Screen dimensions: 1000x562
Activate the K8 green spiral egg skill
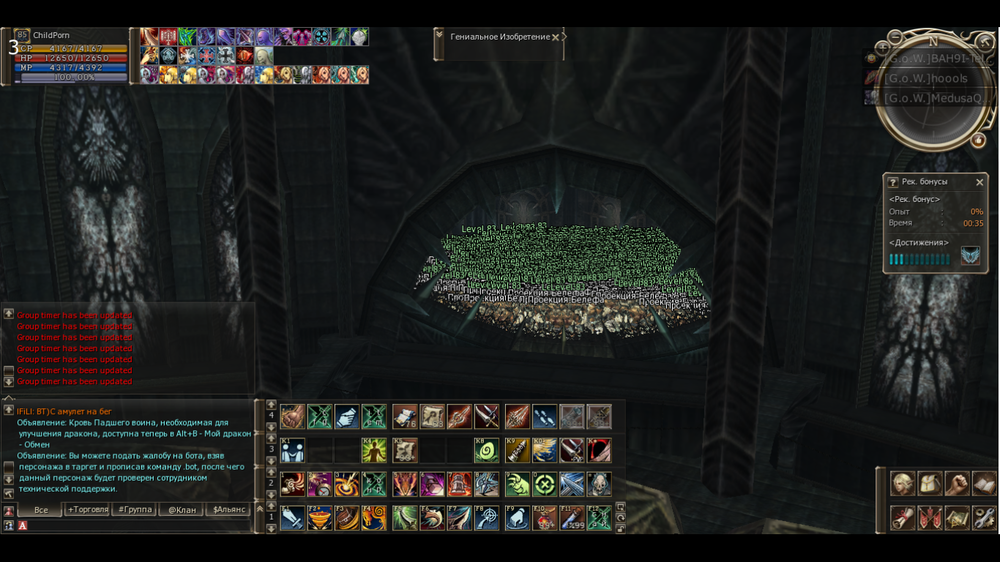click(x=487, y=450)
